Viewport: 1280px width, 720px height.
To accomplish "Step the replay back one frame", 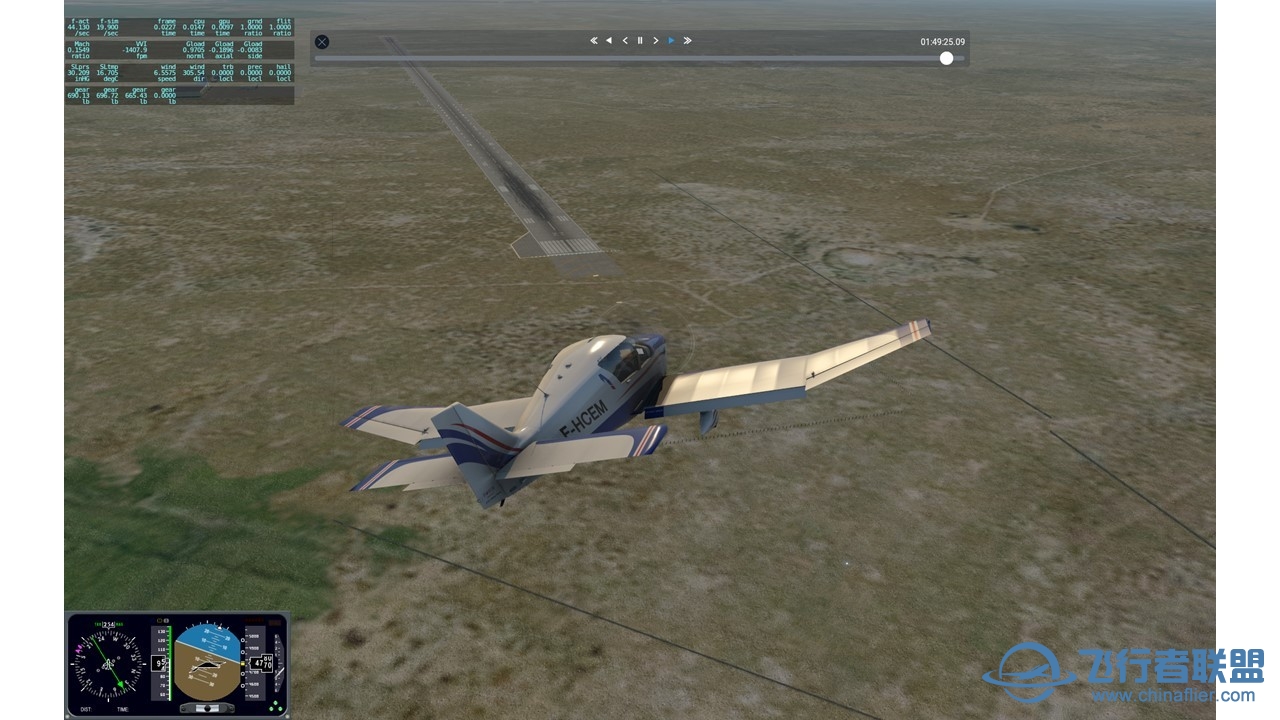I will (x=625, y=41).
